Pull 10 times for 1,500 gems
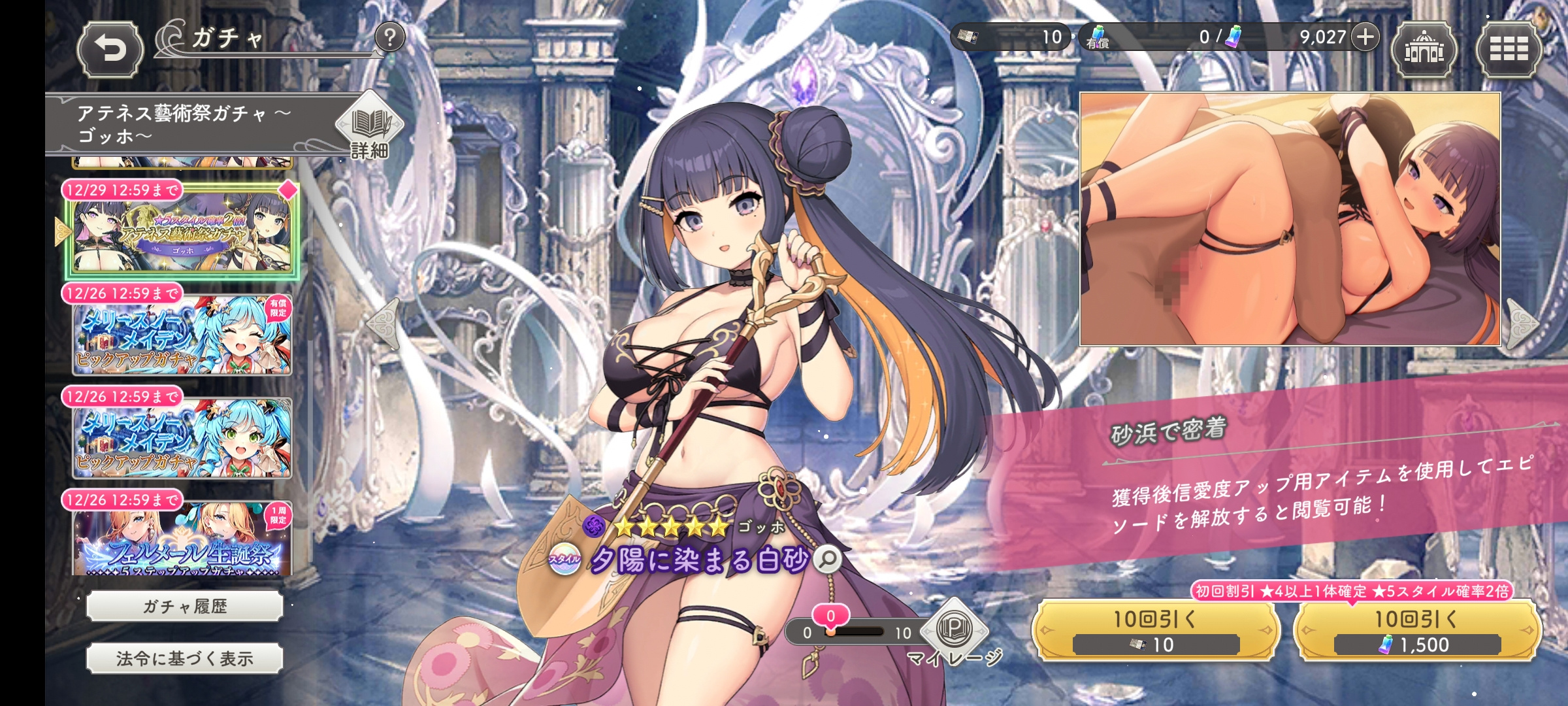Image resolution: width=1568 pixels, height=706 pixels. pos(1416,631)
